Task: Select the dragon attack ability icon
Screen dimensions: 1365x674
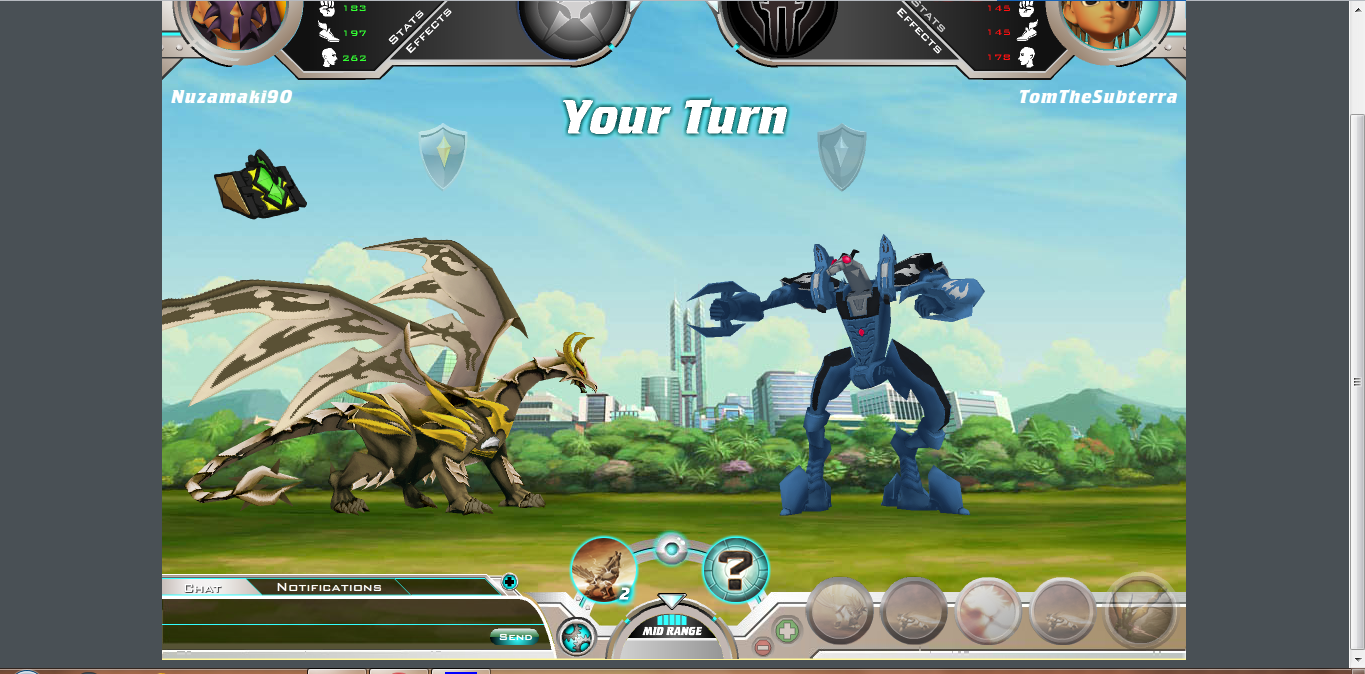Action: 603,570
